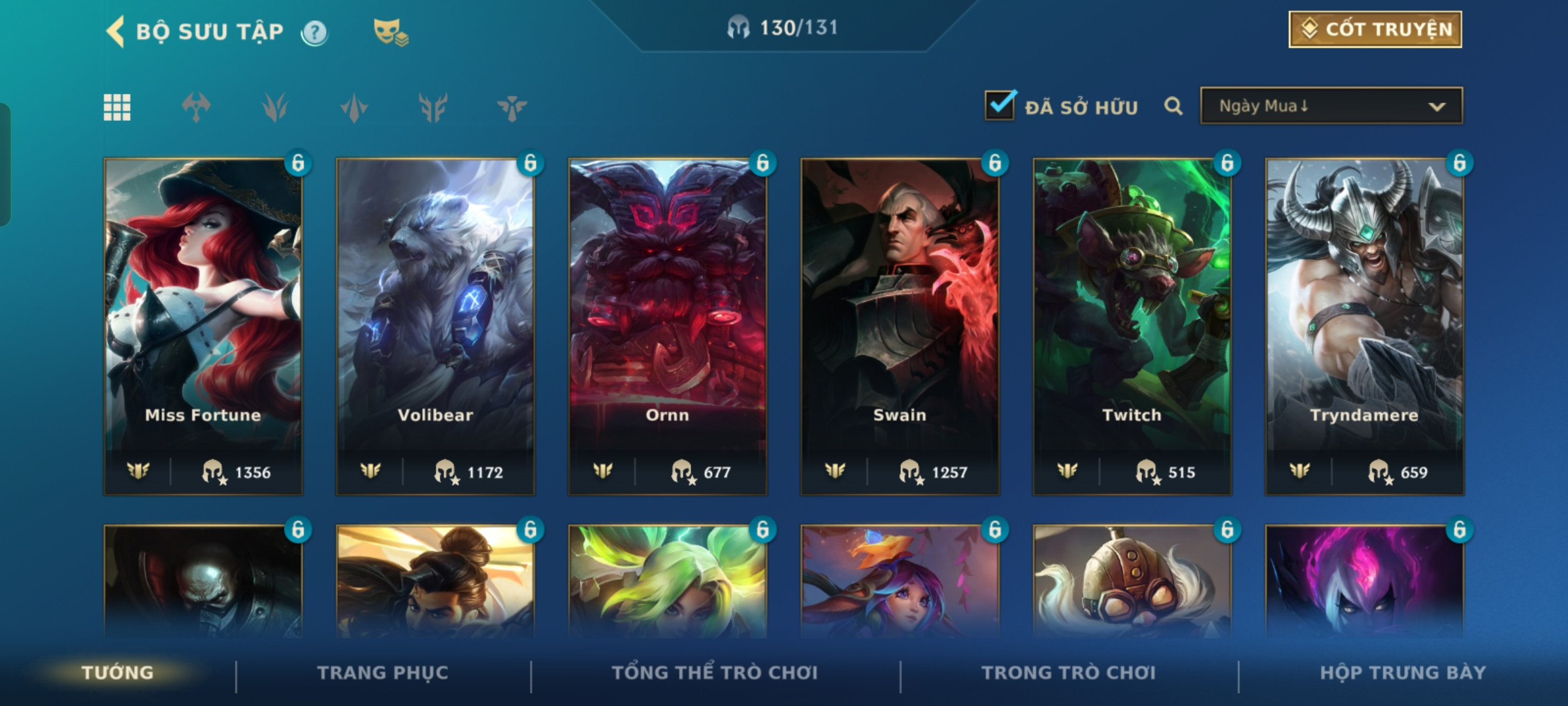The width and height of the screenshot is (1568, 706).
Task: Switch to the Trang Phục tab
Action: point(383,673)
